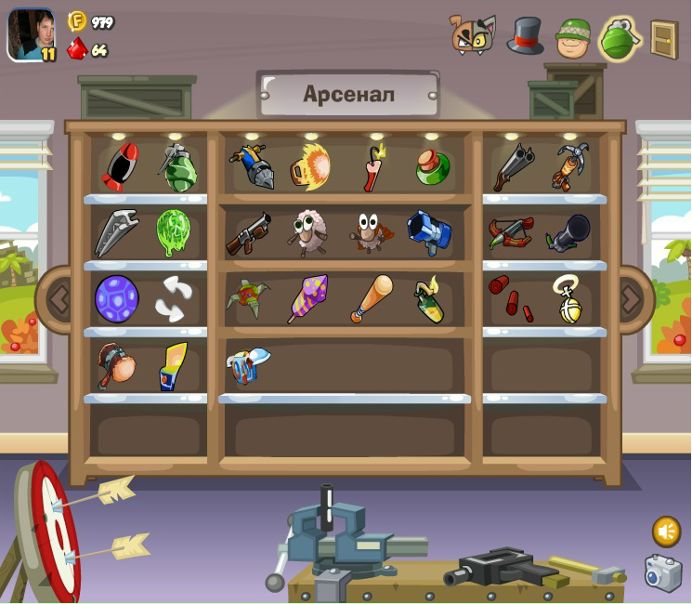Exit through the wooden door icon
The height and width of the screenshot is (604, 692).
[x=664, y=39]
